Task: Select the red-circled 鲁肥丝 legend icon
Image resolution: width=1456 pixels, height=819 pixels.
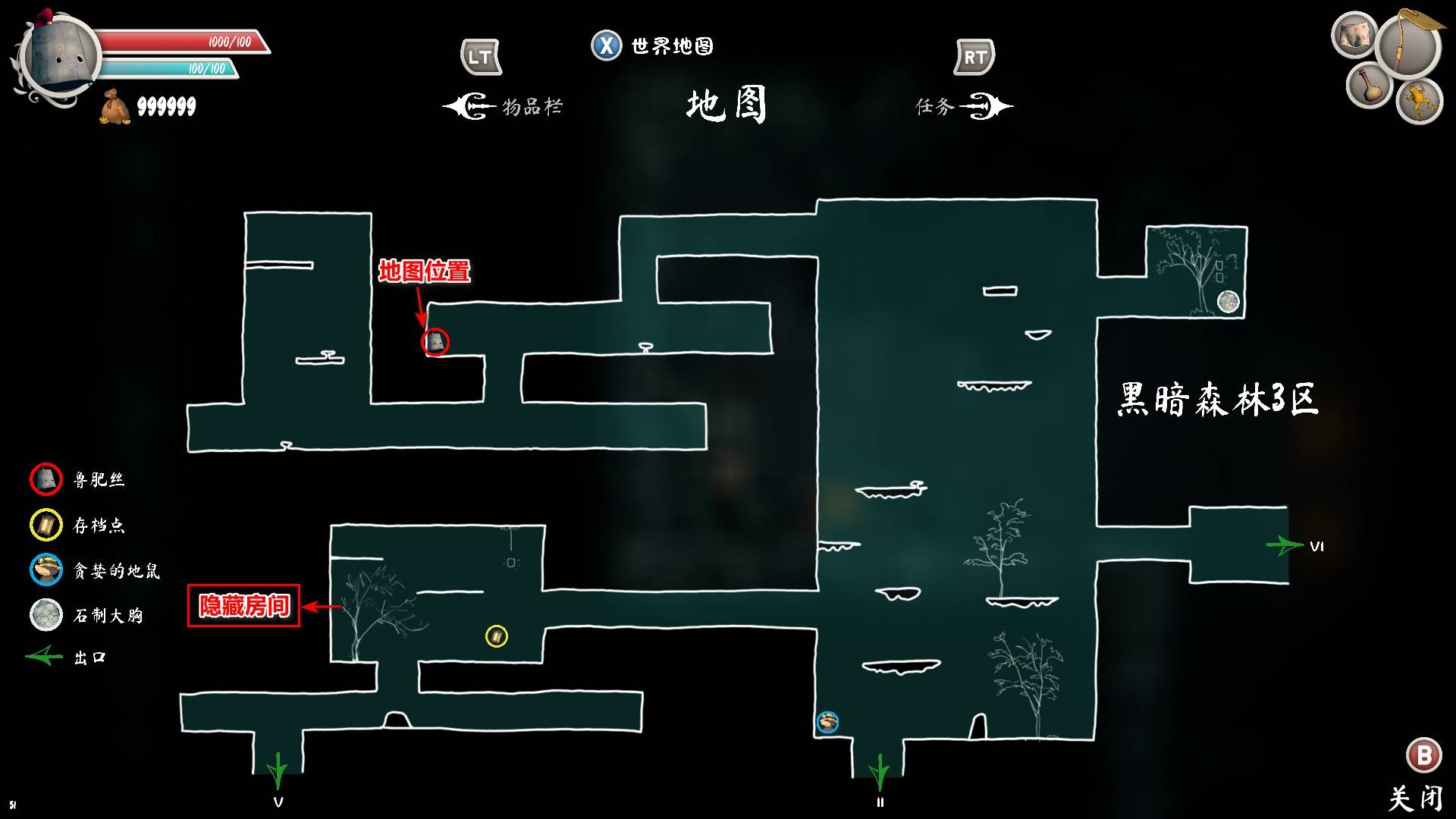Action: point(47,480)
